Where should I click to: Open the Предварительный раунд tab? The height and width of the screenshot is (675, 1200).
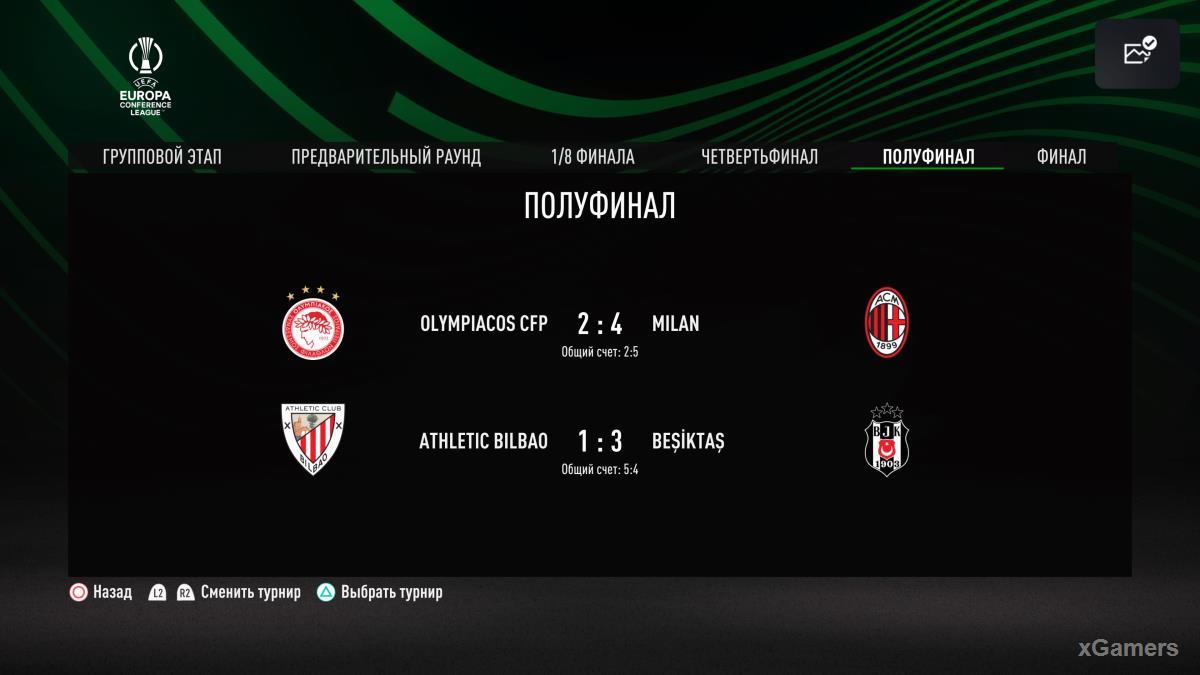click(x=386, y=157)
